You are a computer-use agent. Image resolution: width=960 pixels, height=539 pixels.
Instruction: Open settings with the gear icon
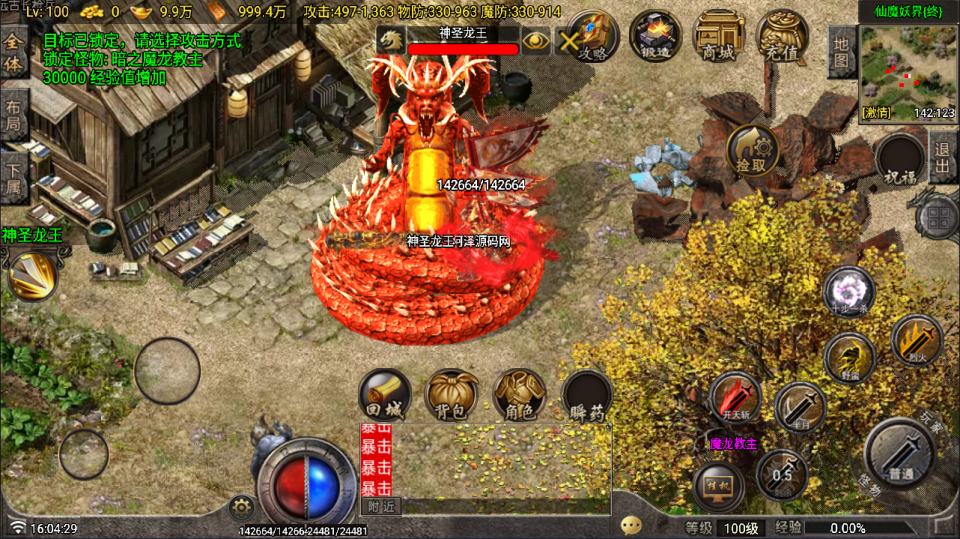(240, 506)
